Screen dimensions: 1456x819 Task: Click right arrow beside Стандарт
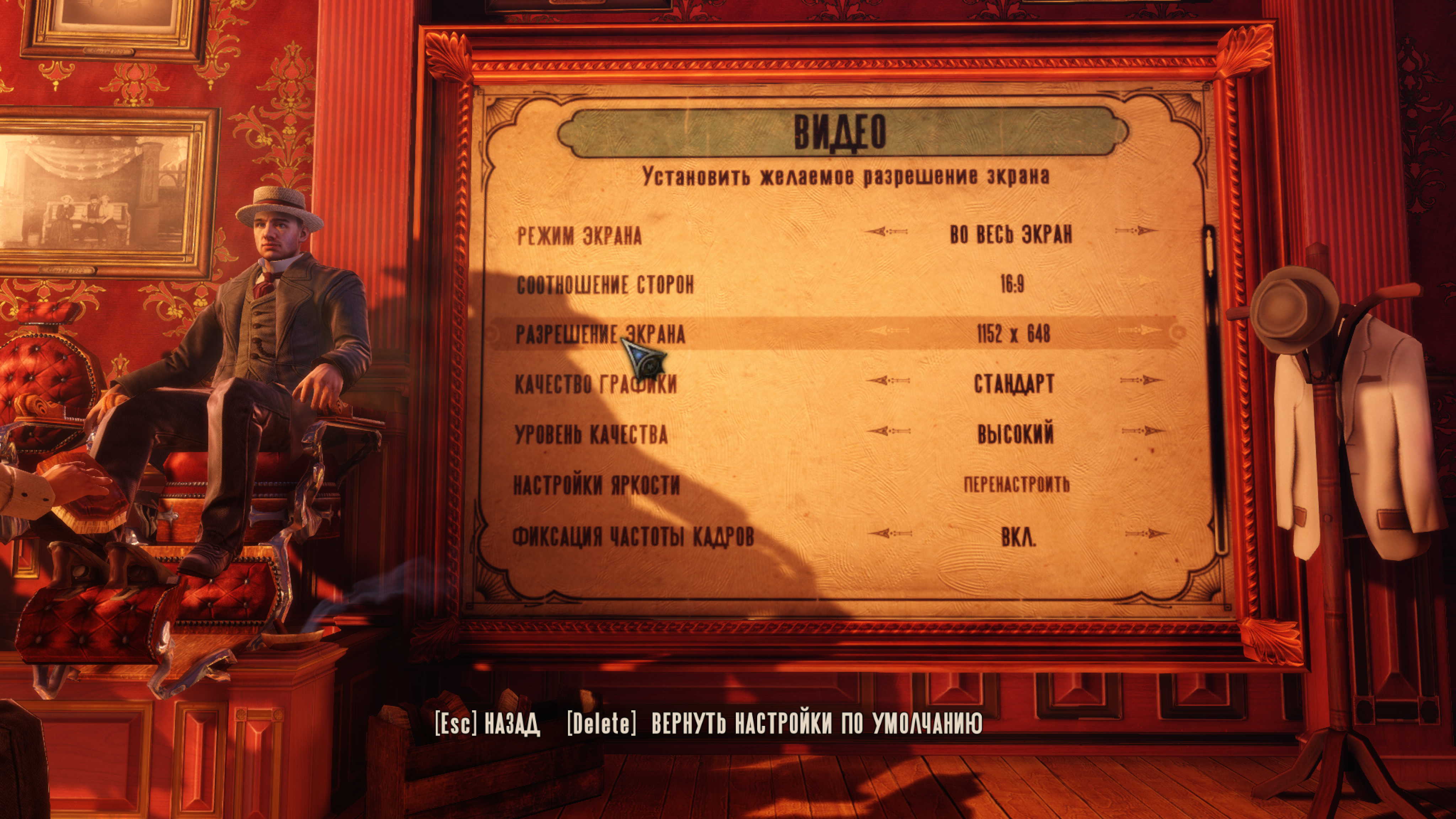pyautogui.click(x=1141, y=380)
